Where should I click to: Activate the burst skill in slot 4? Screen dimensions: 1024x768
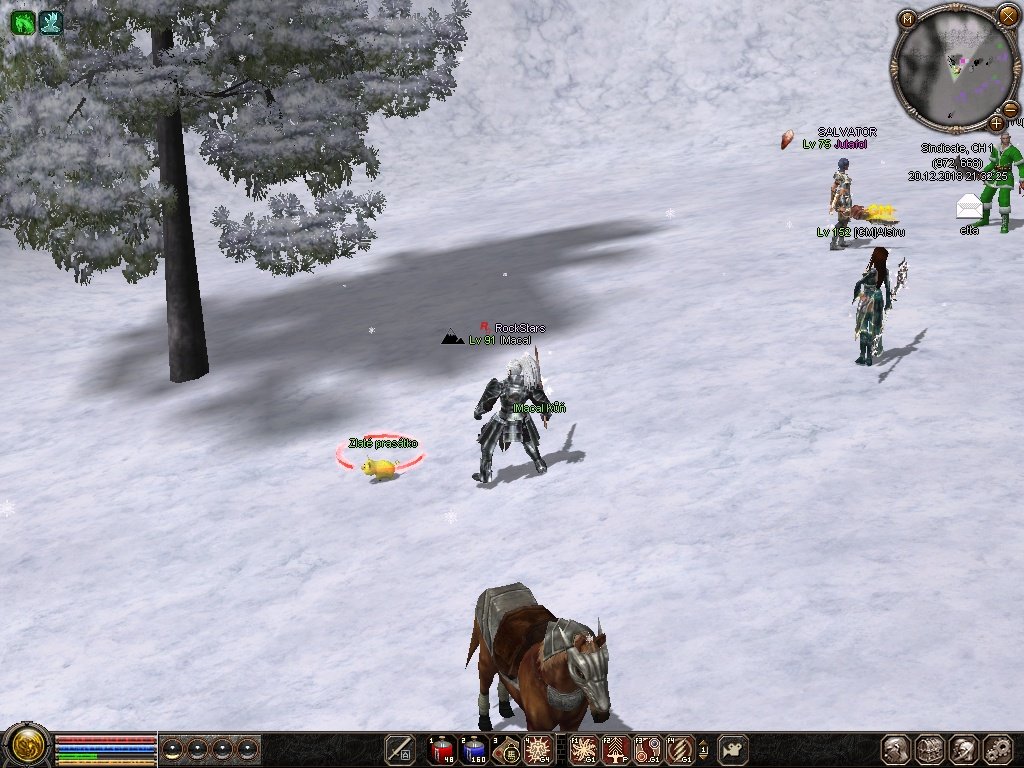539,749
